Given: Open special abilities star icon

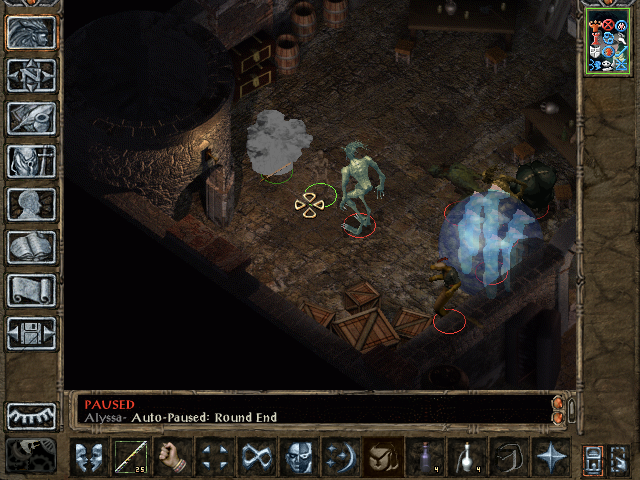Looking at the screenshot, I should pos(550,457).
